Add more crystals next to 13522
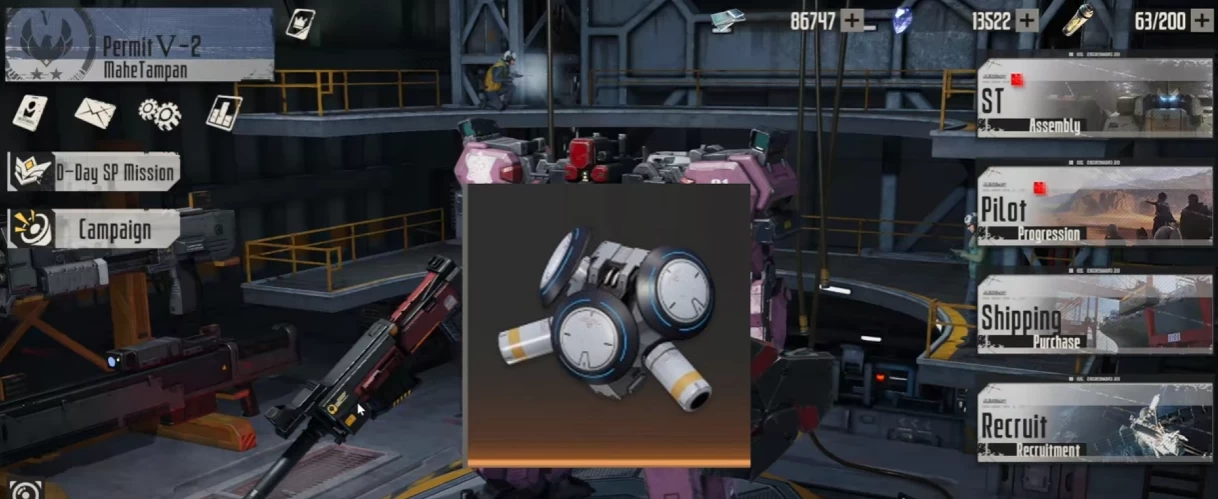 pos(1027,21)
